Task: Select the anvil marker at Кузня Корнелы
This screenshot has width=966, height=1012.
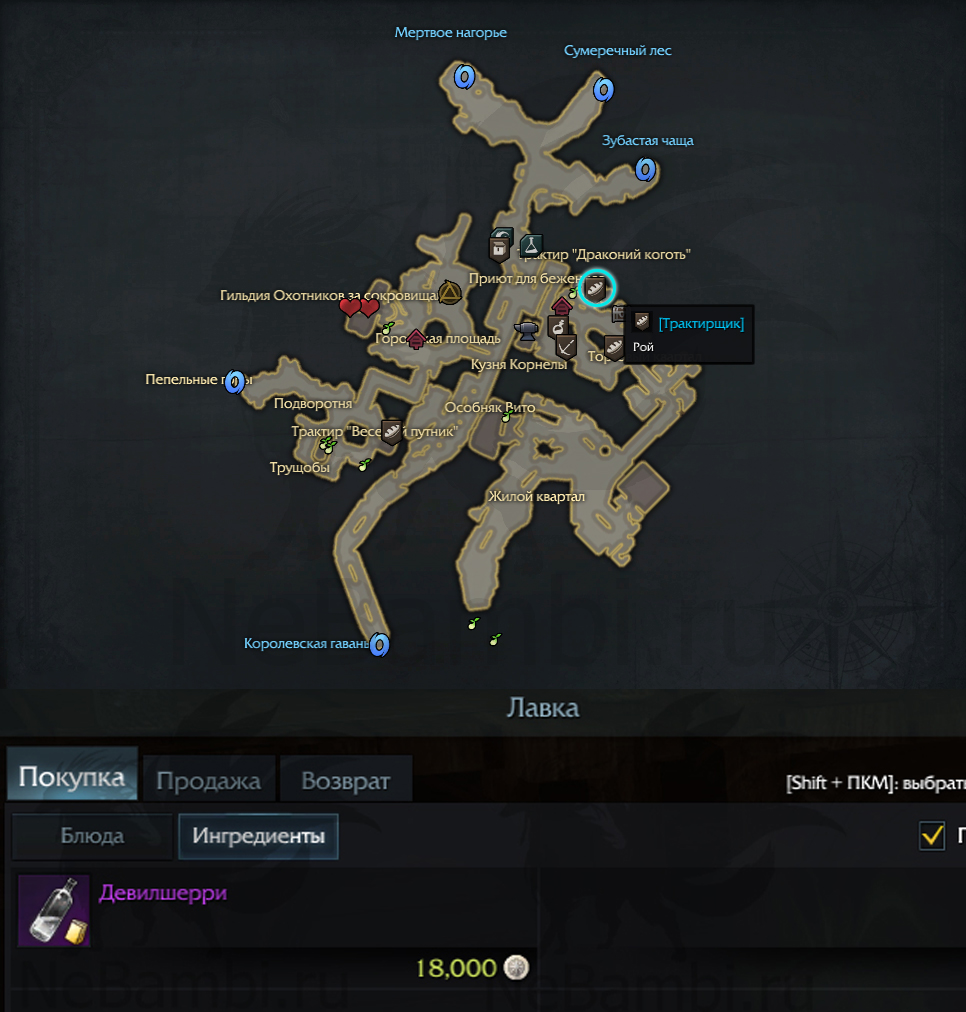Action: pos(527,330)
